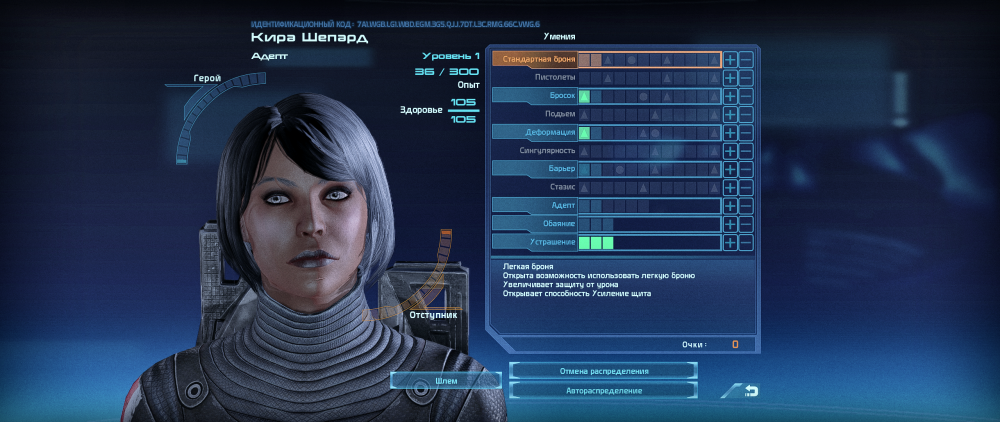The image size is (1000, 422).
Task: Select the Пистолеты skill row
Action: pos(536,78)
